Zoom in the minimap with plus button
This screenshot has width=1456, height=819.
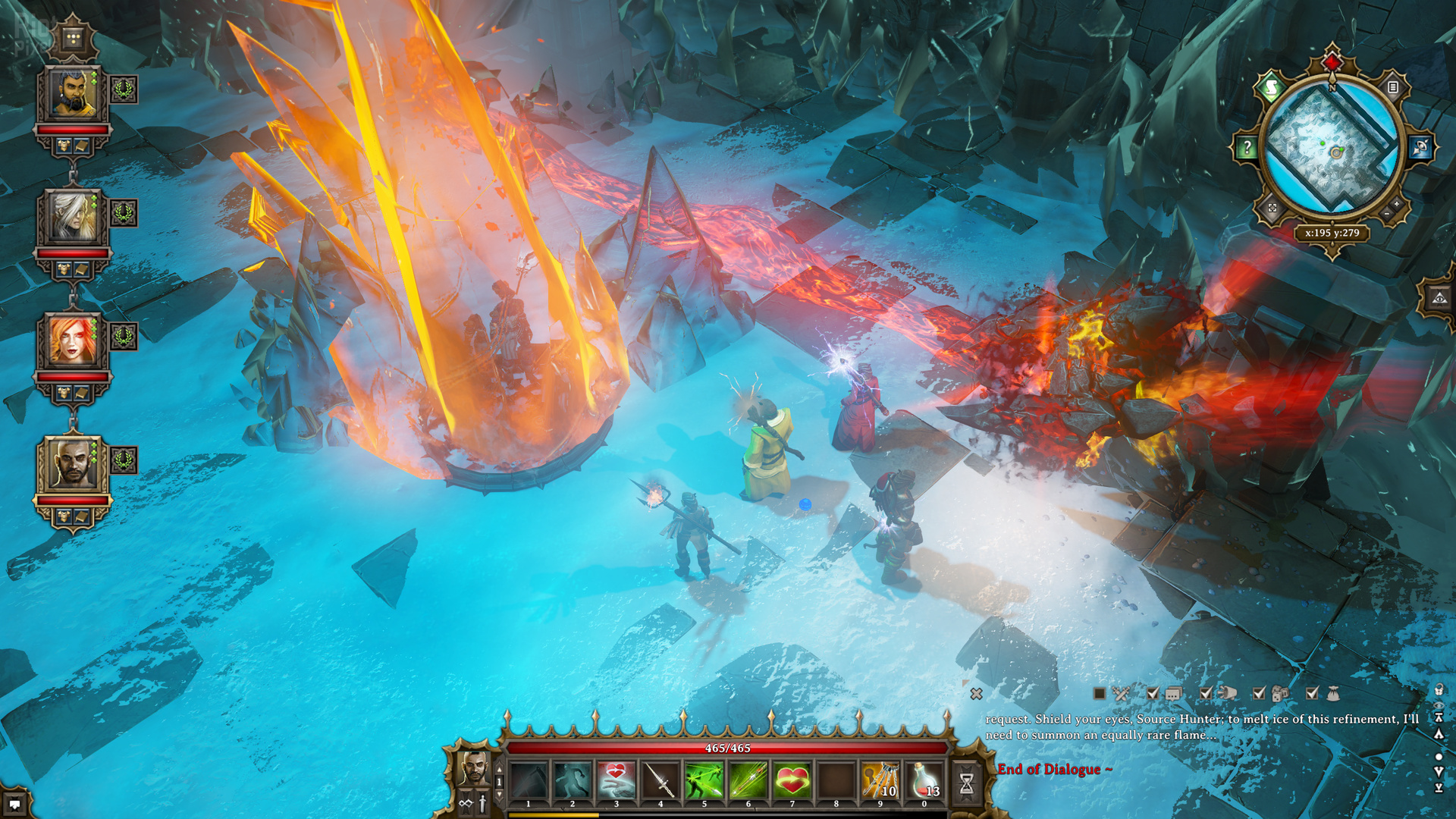click(1396, 203)
